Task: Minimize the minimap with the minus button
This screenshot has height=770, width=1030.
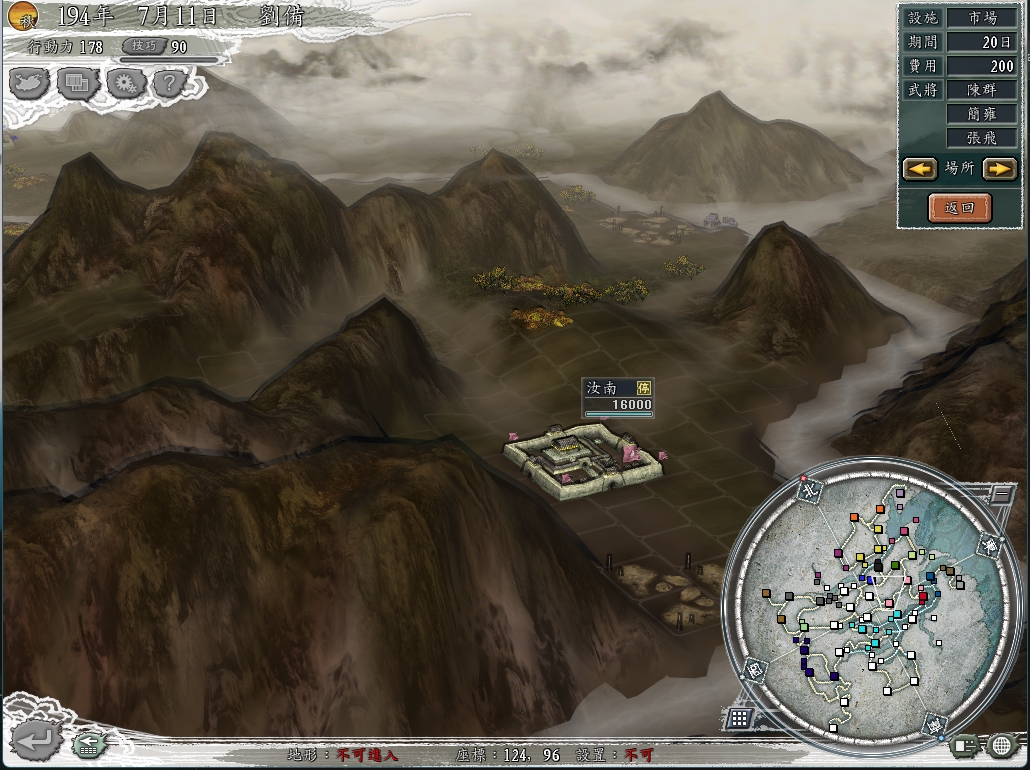Action: (x=1000, y=492)
